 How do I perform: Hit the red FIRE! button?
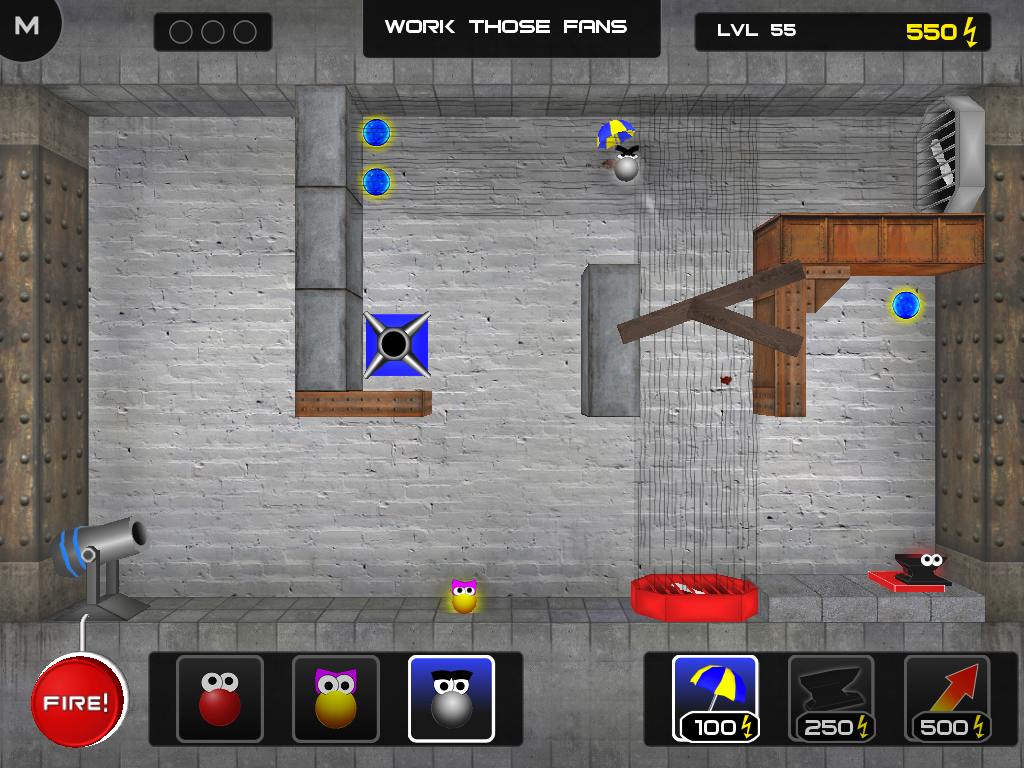79,701
